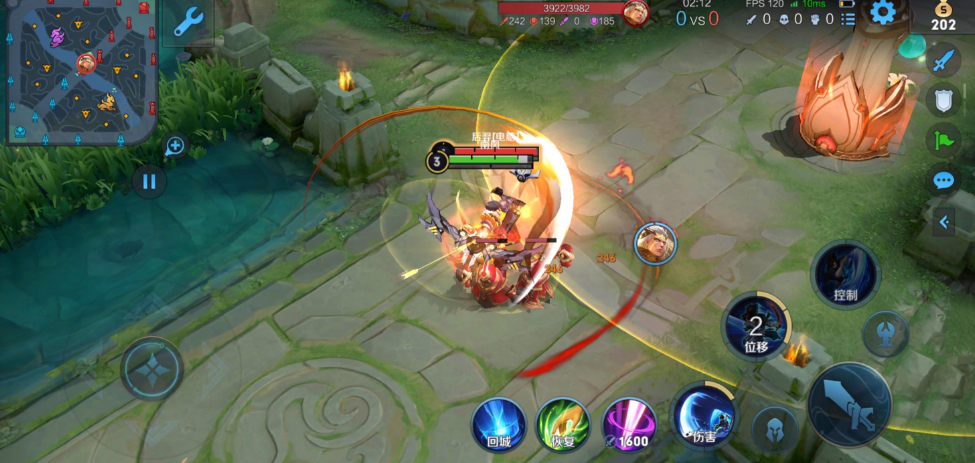Click the magnifier zoom icon beside the minimap
This screenshot has width=975, height=463.
[x=175, y=146]
